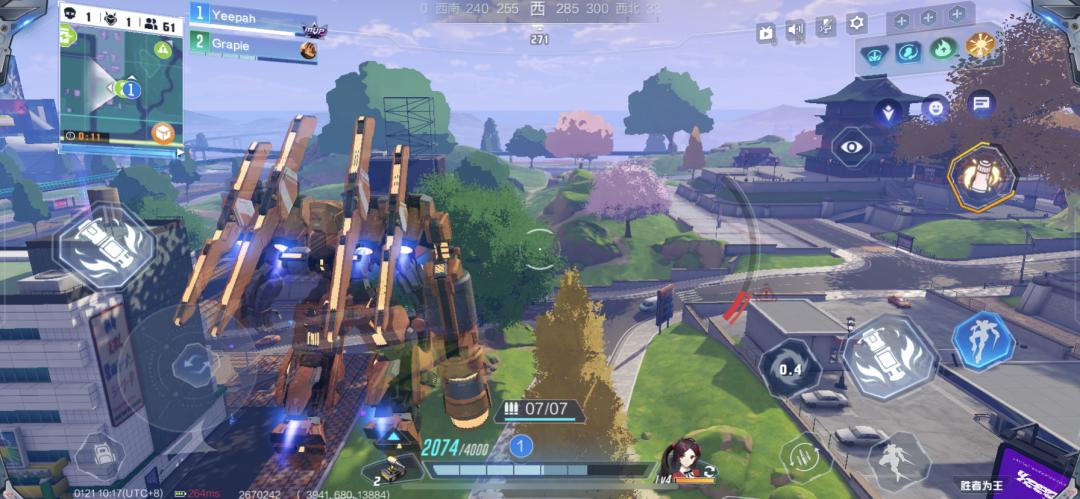This screenshot has height=499, width=1080.
Task: Open the settings gear
Action: pos(857,23)
